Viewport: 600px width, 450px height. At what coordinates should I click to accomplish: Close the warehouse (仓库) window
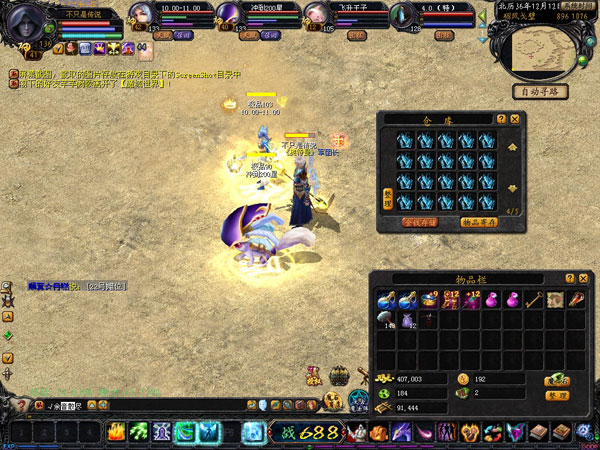coord(515,119)
